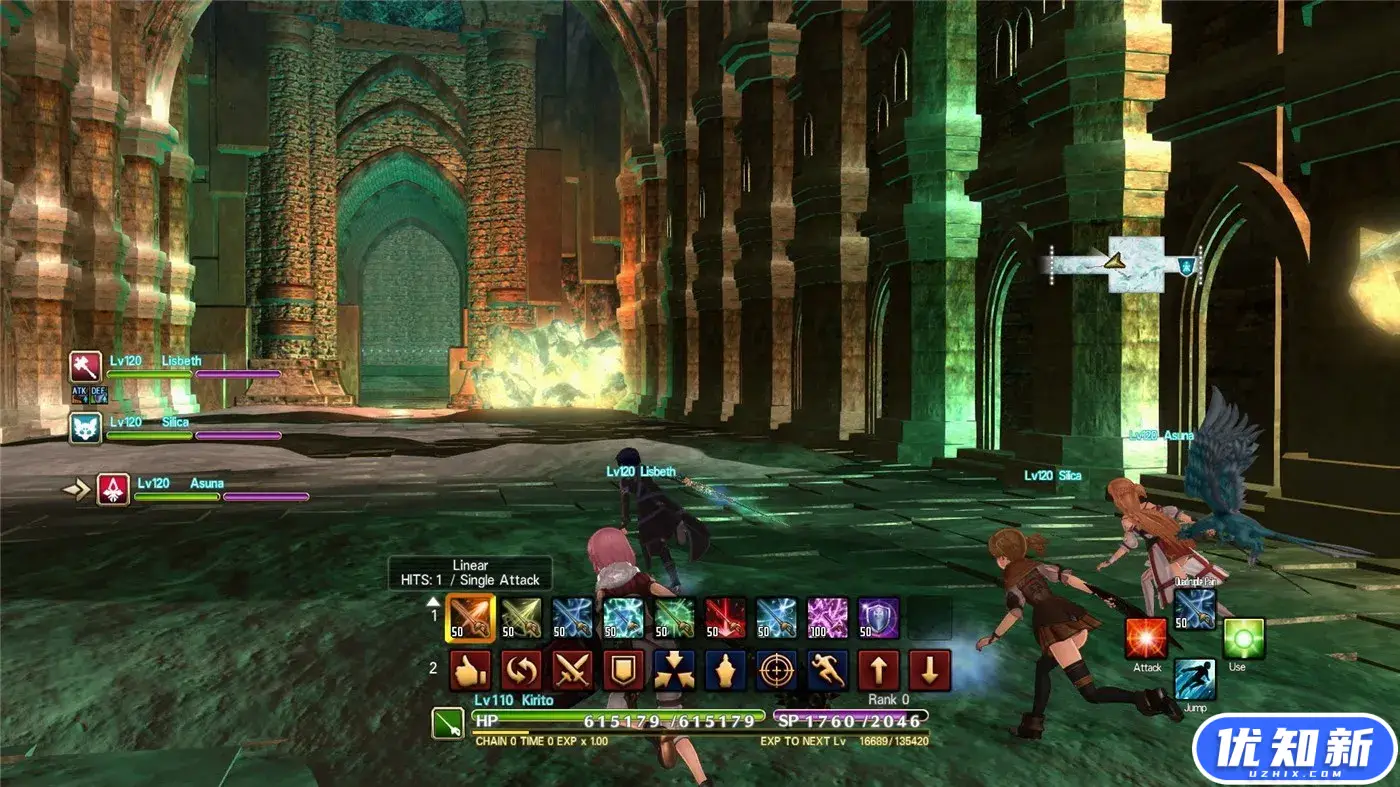The width and height of the screenshot is (1400, 787).
Task: Select Lisbeth's hammer party icon
Action: pyautogui.click(x=86, y=367)
